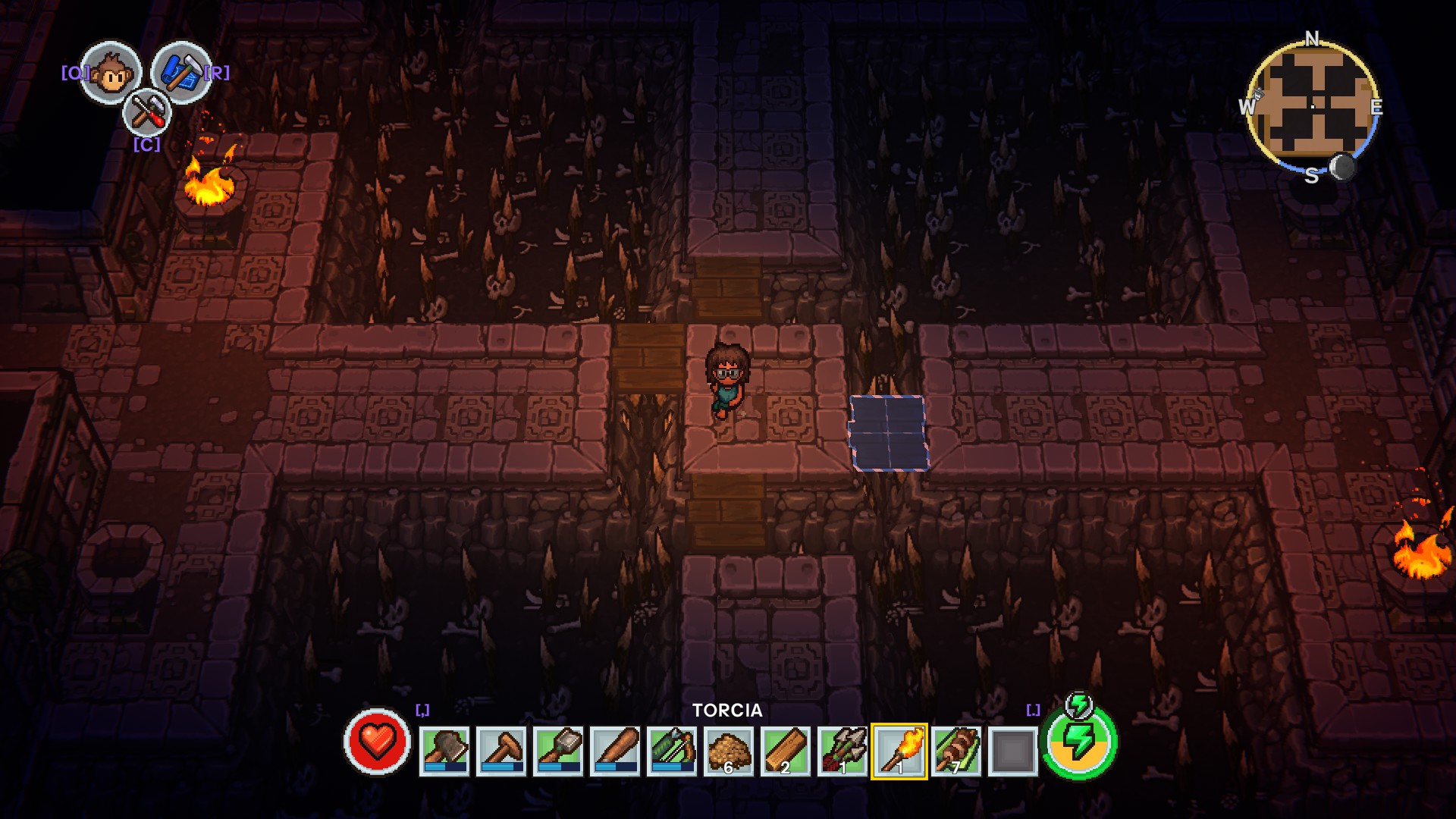Select the highlighted torch slot
The image size is (1456, 819).
coord(899,751)
